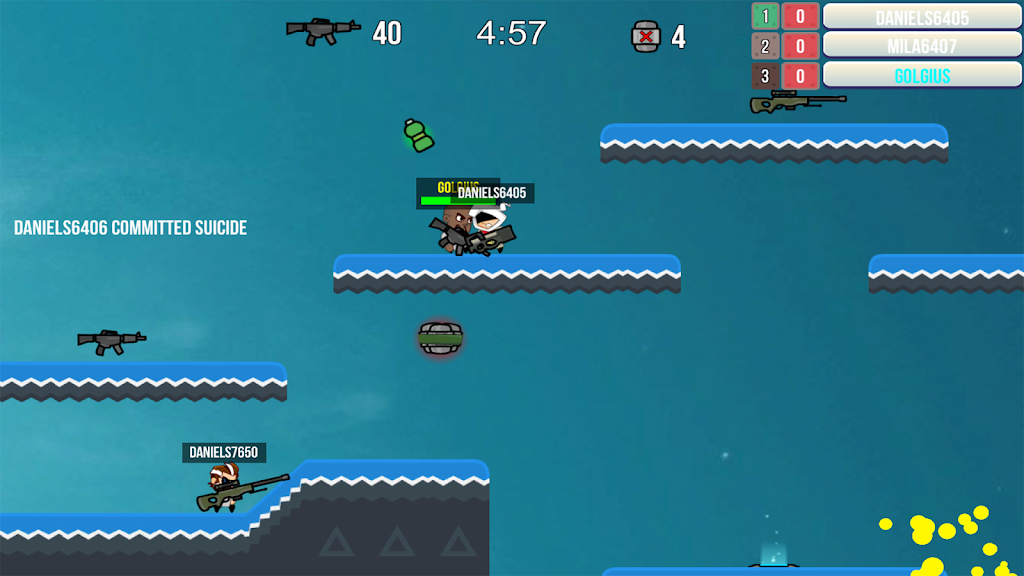Click GOLGIUS row in the scoreboard
1024x576 pixels.
pyautogui.click(x=921, y=76)
